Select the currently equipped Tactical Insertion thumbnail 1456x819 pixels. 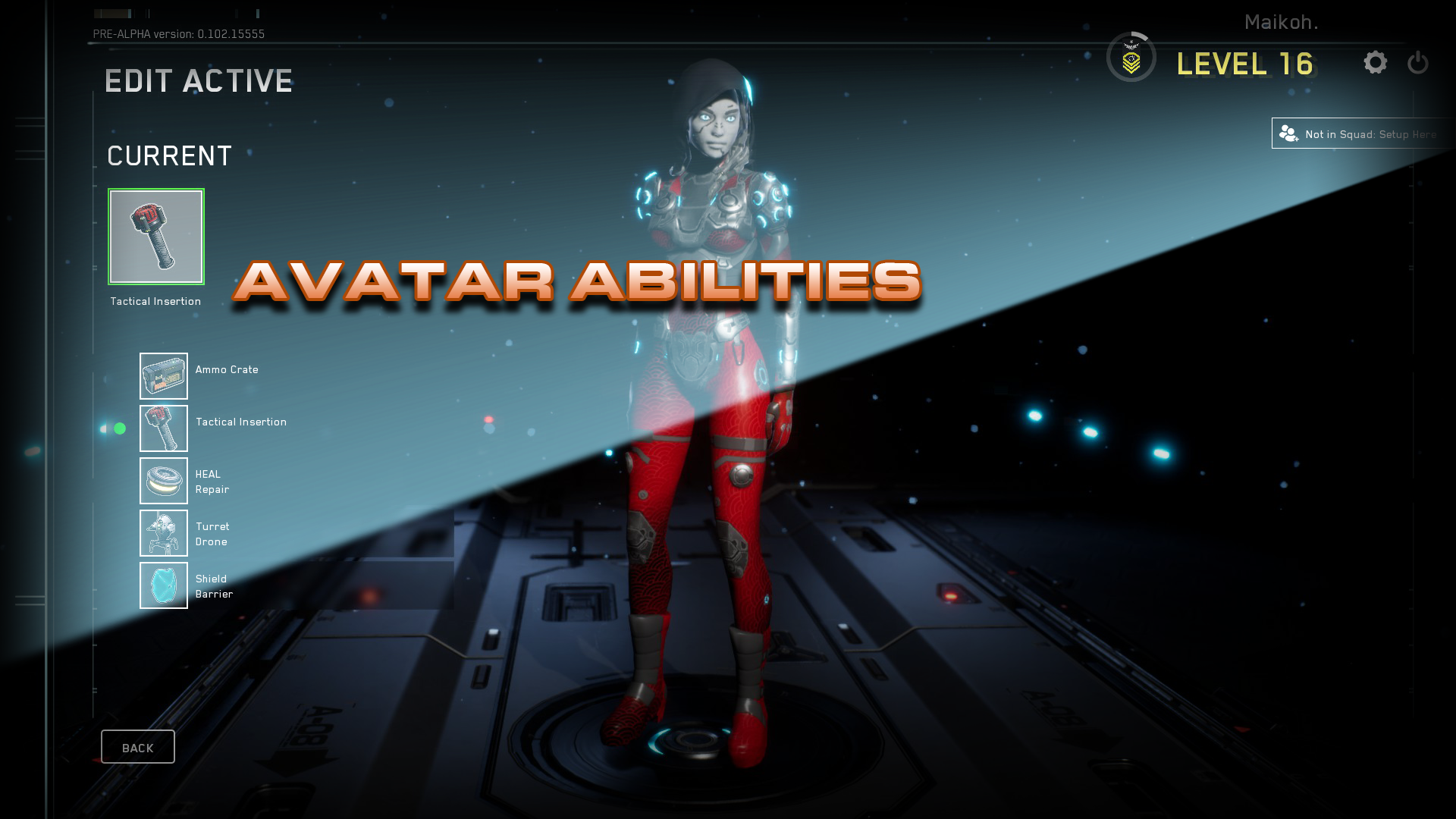[156, 237]
